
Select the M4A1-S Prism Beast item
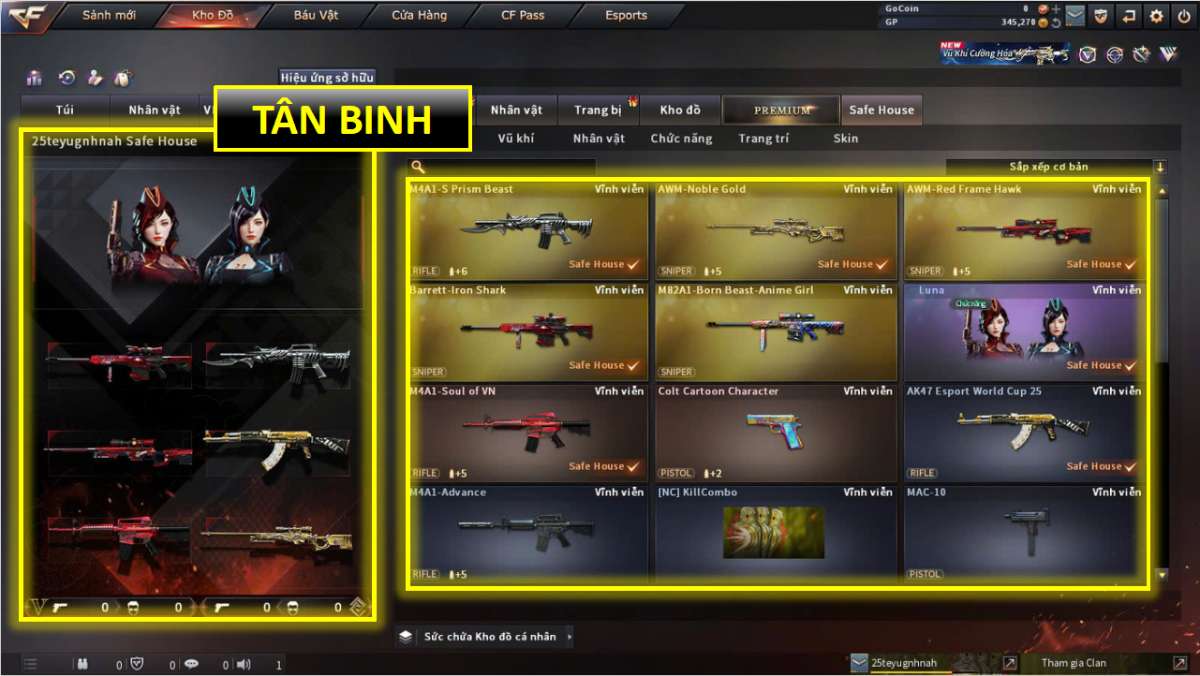(x=527, y=231)
